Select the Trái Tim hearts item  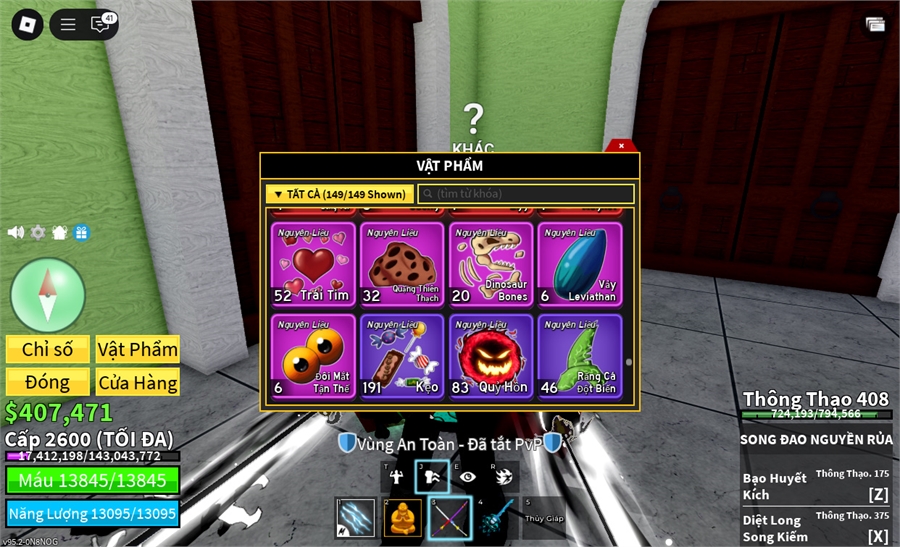313,264
